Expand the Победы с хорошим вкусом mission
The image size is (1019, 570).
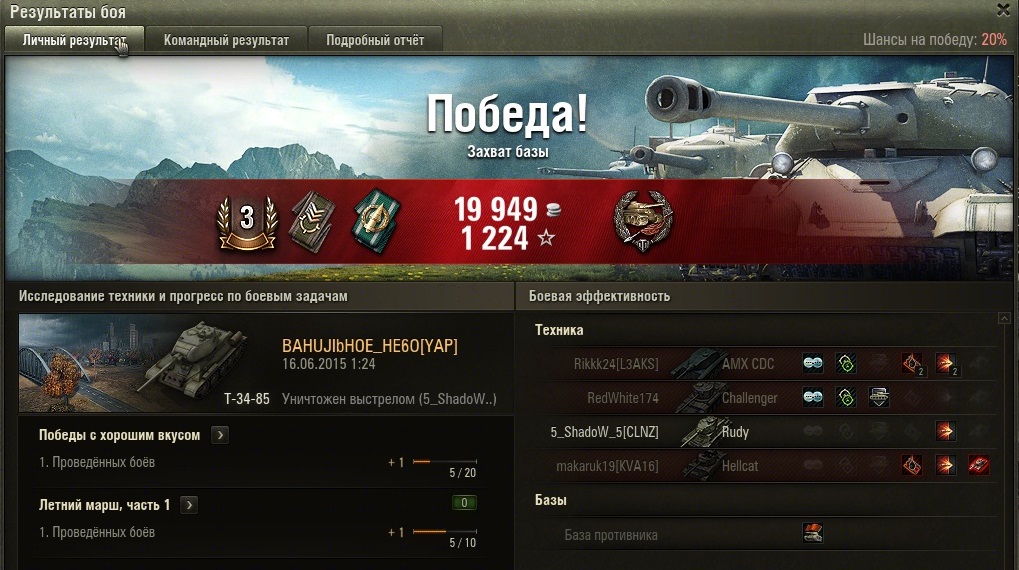pyautogui.click(x=221, y=435)
